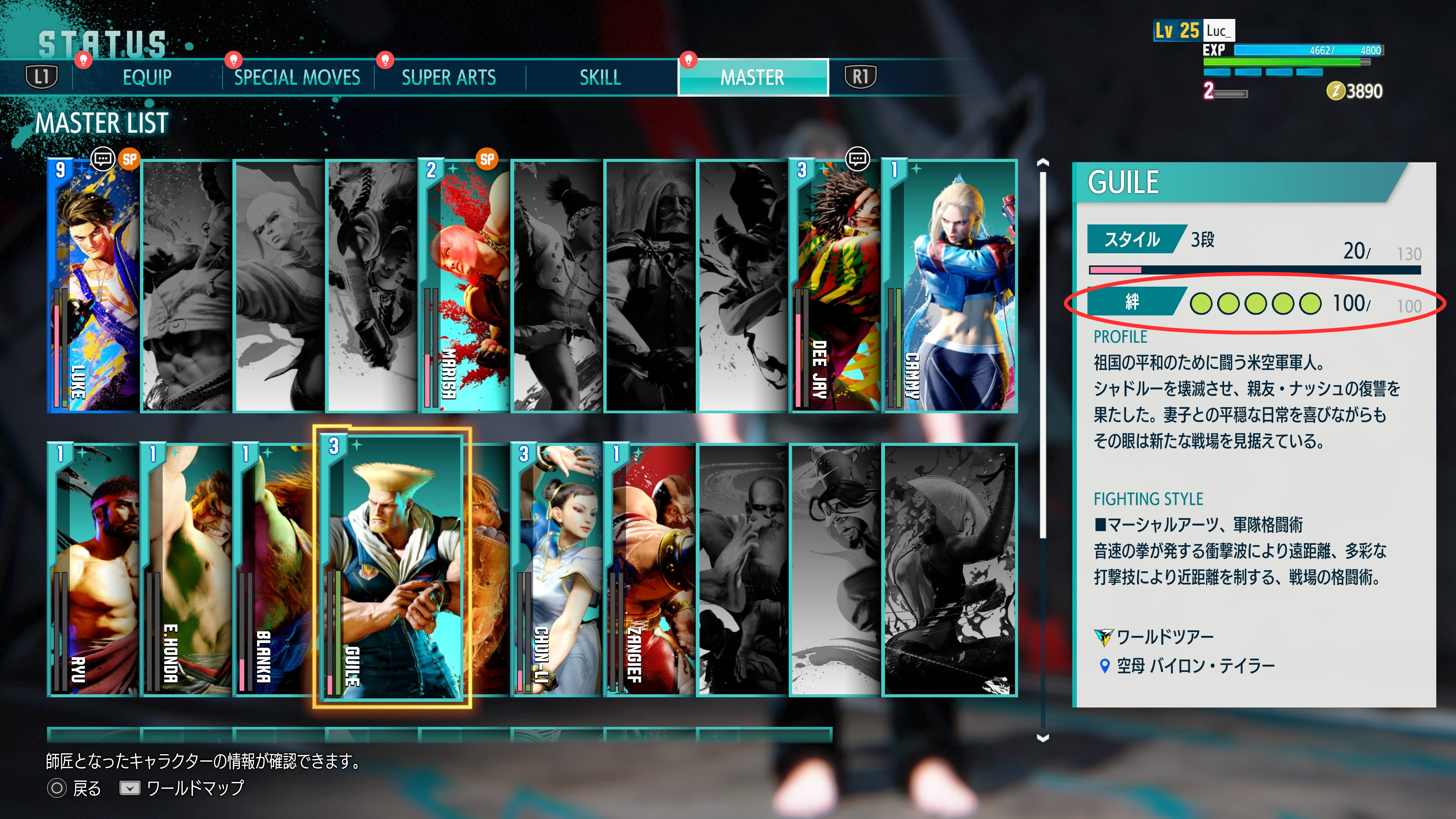Viewport: 1456px width, 819px height.
Task: Switch to the EQUIP tab
Action: 147,77
